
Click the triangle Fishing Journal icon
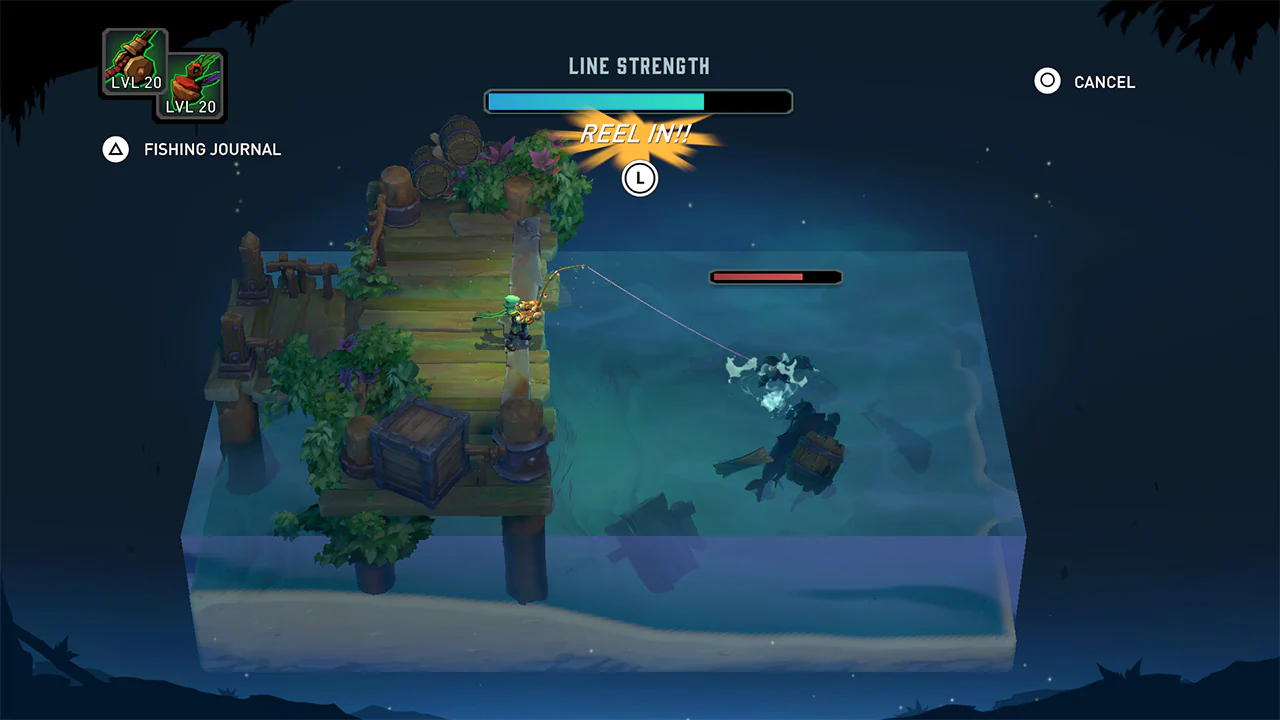click(x=116, y=149)
